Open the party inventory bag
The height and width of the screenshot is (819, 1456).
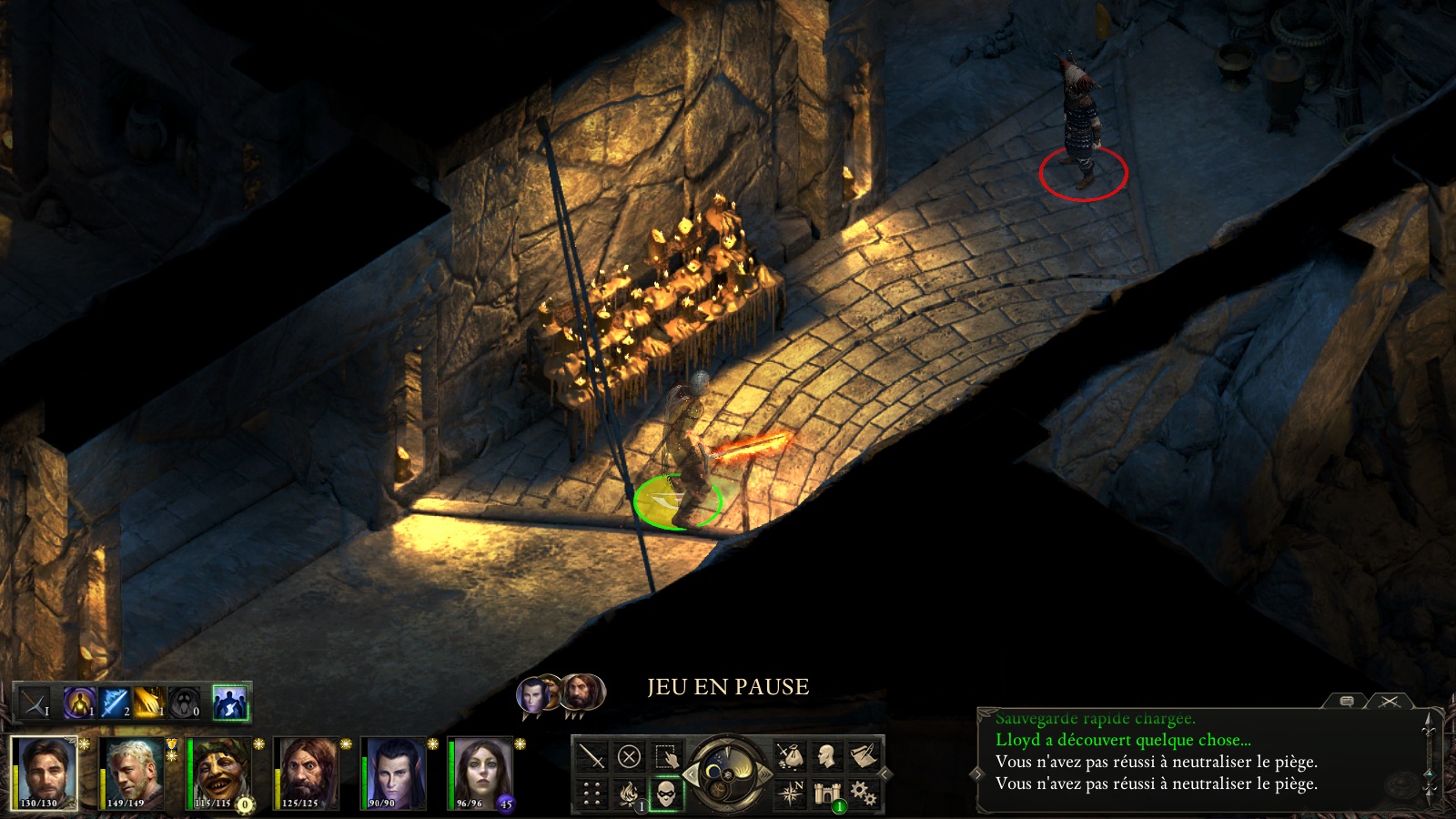[790, 756]
